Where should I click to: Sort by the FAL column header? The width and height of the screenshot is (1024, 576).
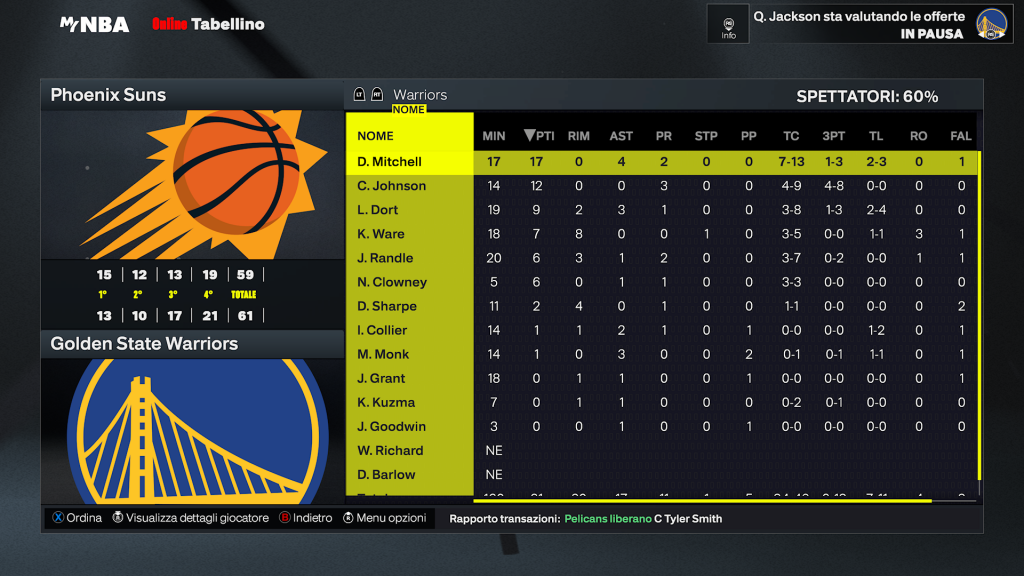pyautogui.click(x=961, y=136)
